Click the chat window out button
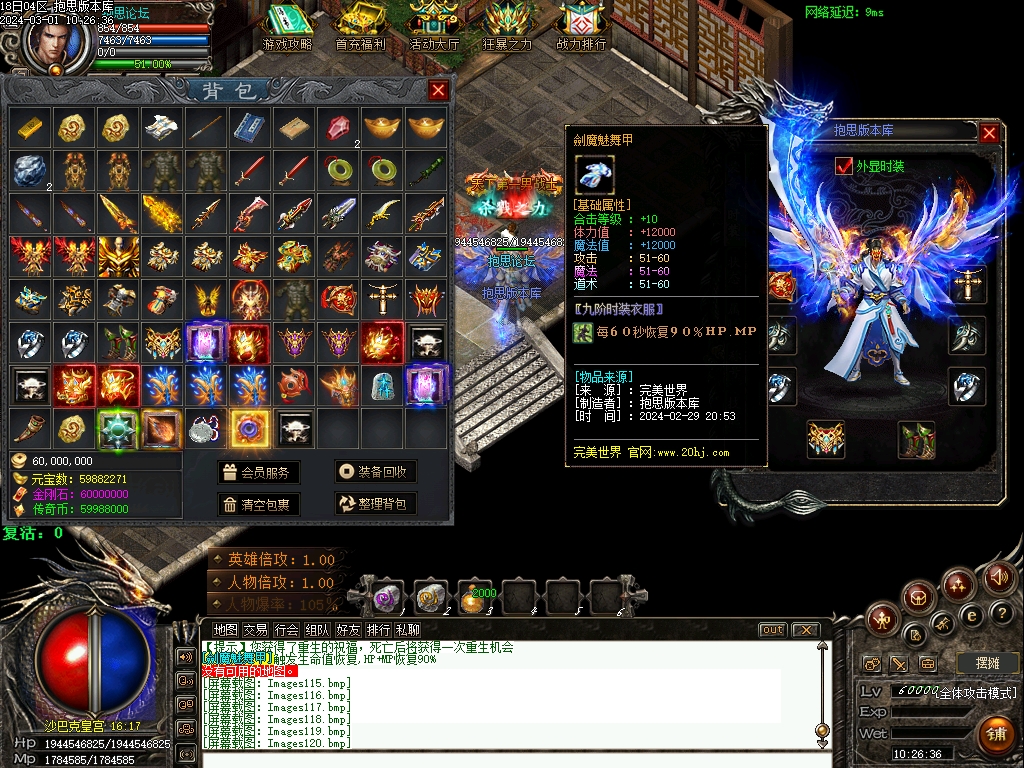The height and width of the screenshot is (768, 1024). pos(772,630)
